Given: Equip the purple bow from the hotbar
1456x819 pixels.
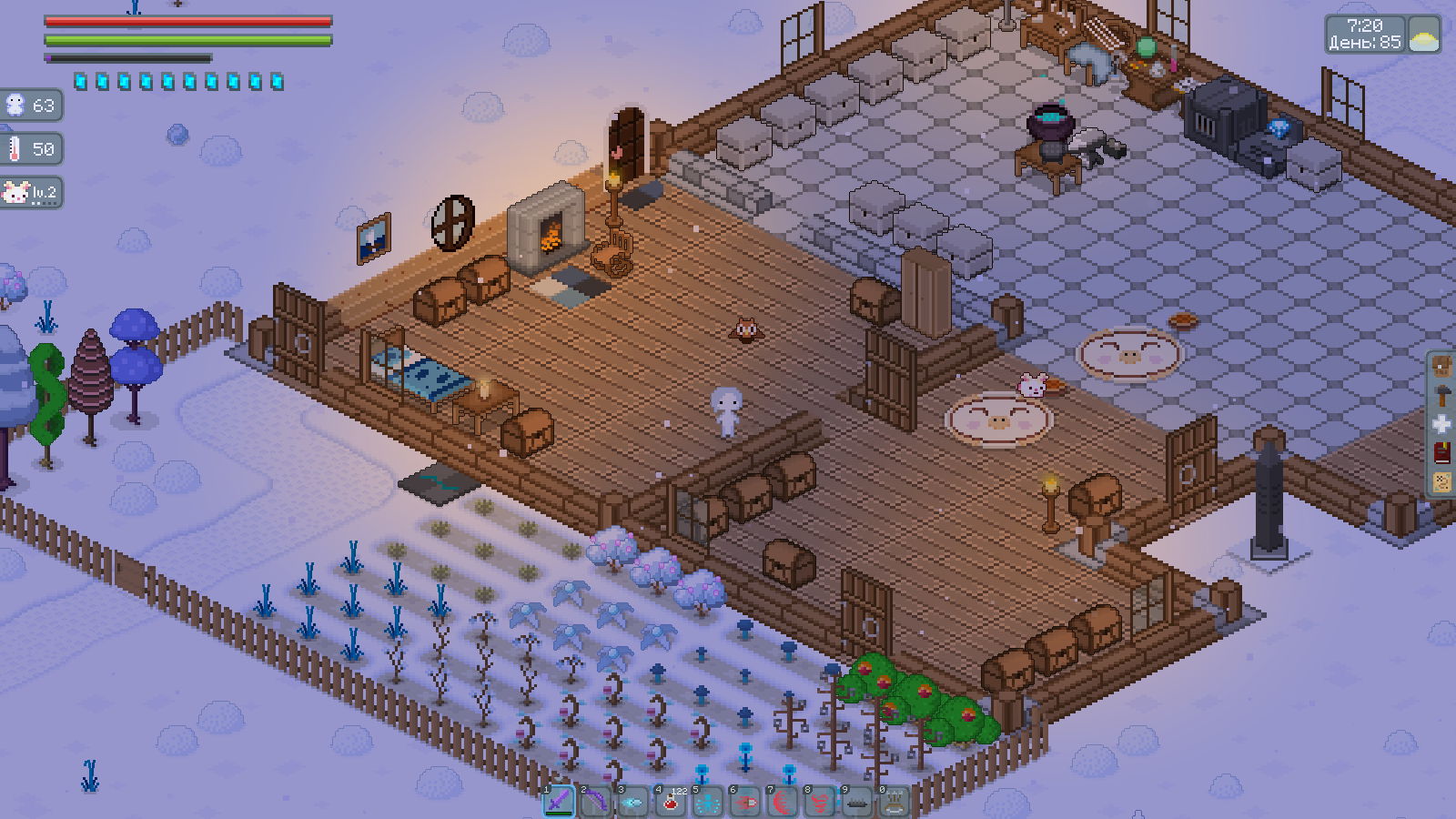Looking at the screenshot, I should tap(596, 802).
